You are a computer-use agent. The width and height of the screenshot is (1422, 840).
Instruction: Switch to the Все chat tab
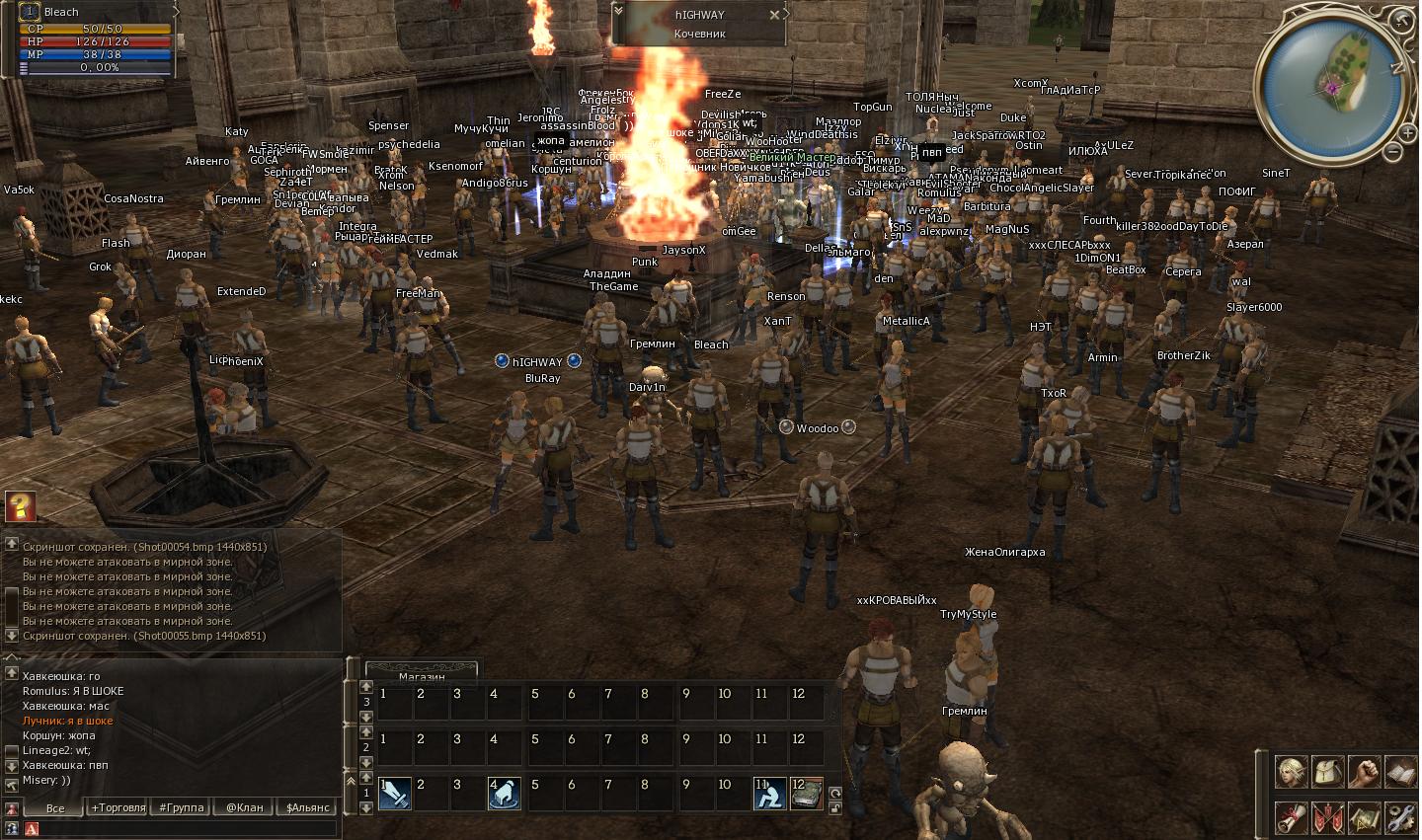click(55, 807)
